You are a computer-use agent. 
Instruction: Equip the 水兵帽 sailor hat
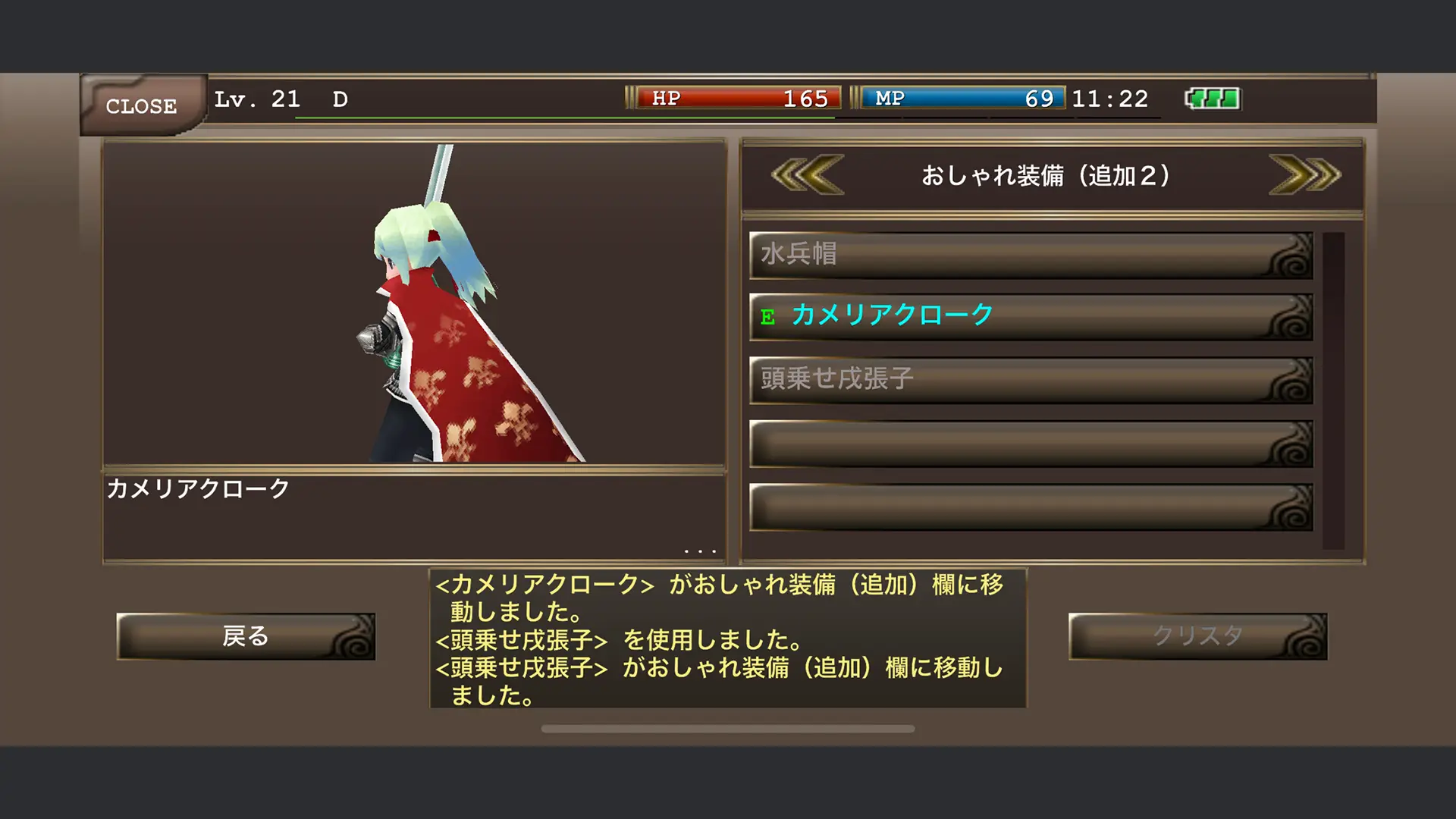pos(986,256)
